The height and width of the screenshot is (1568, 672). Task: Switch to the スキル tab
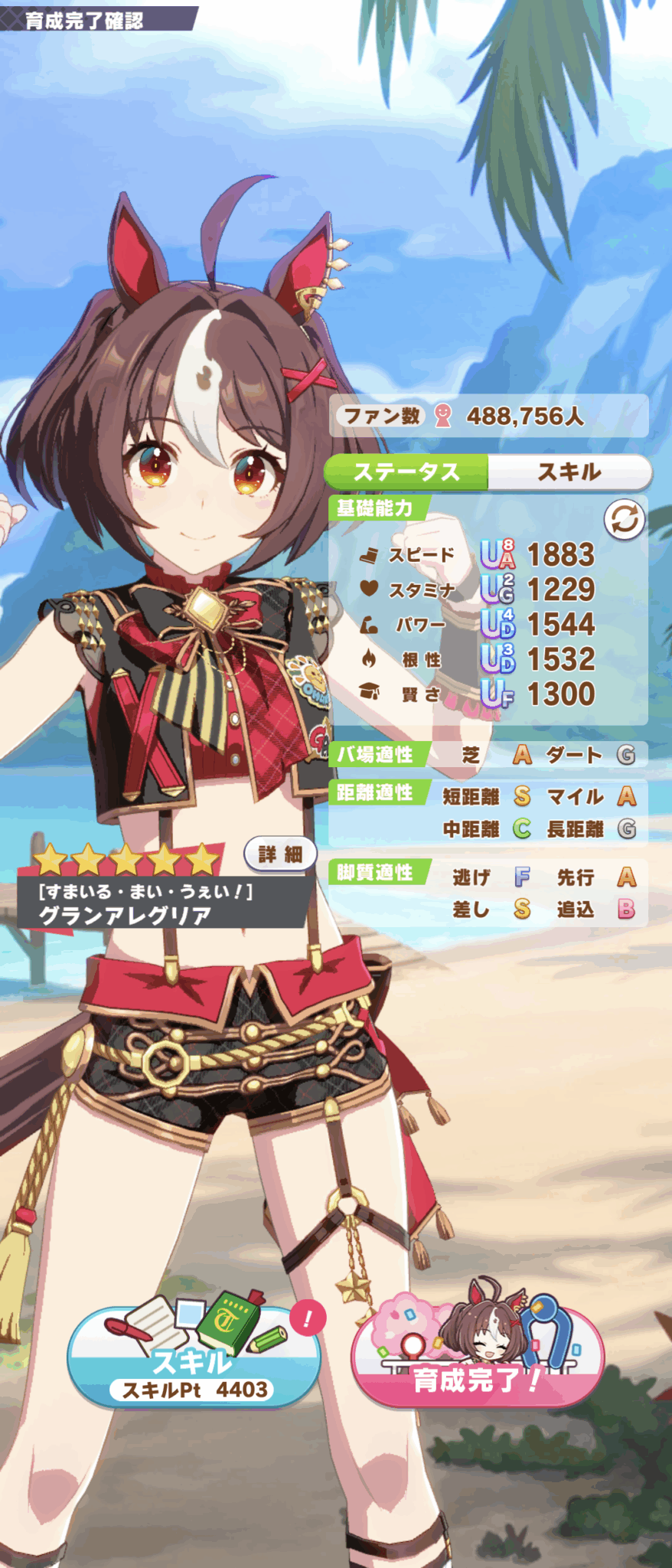569,472
